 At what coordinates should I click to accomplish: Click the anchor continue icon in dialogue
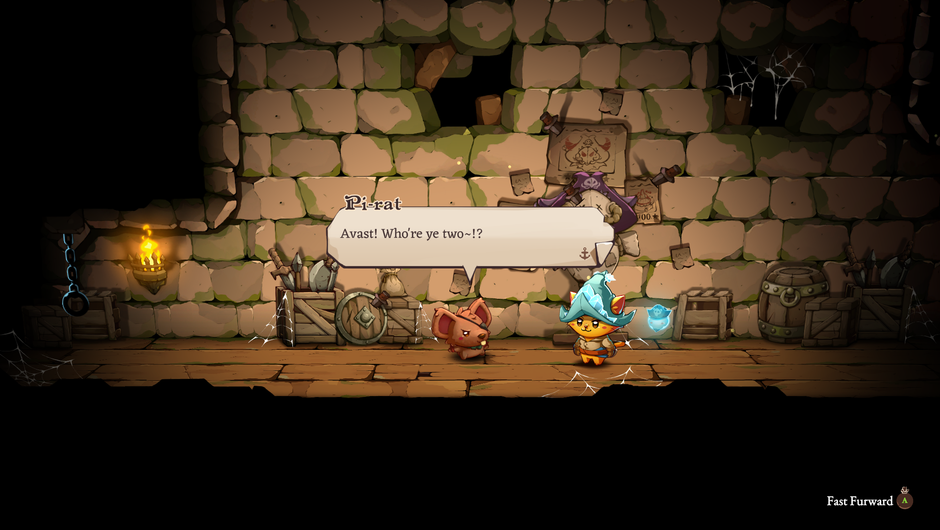click(x=585, y=253)
